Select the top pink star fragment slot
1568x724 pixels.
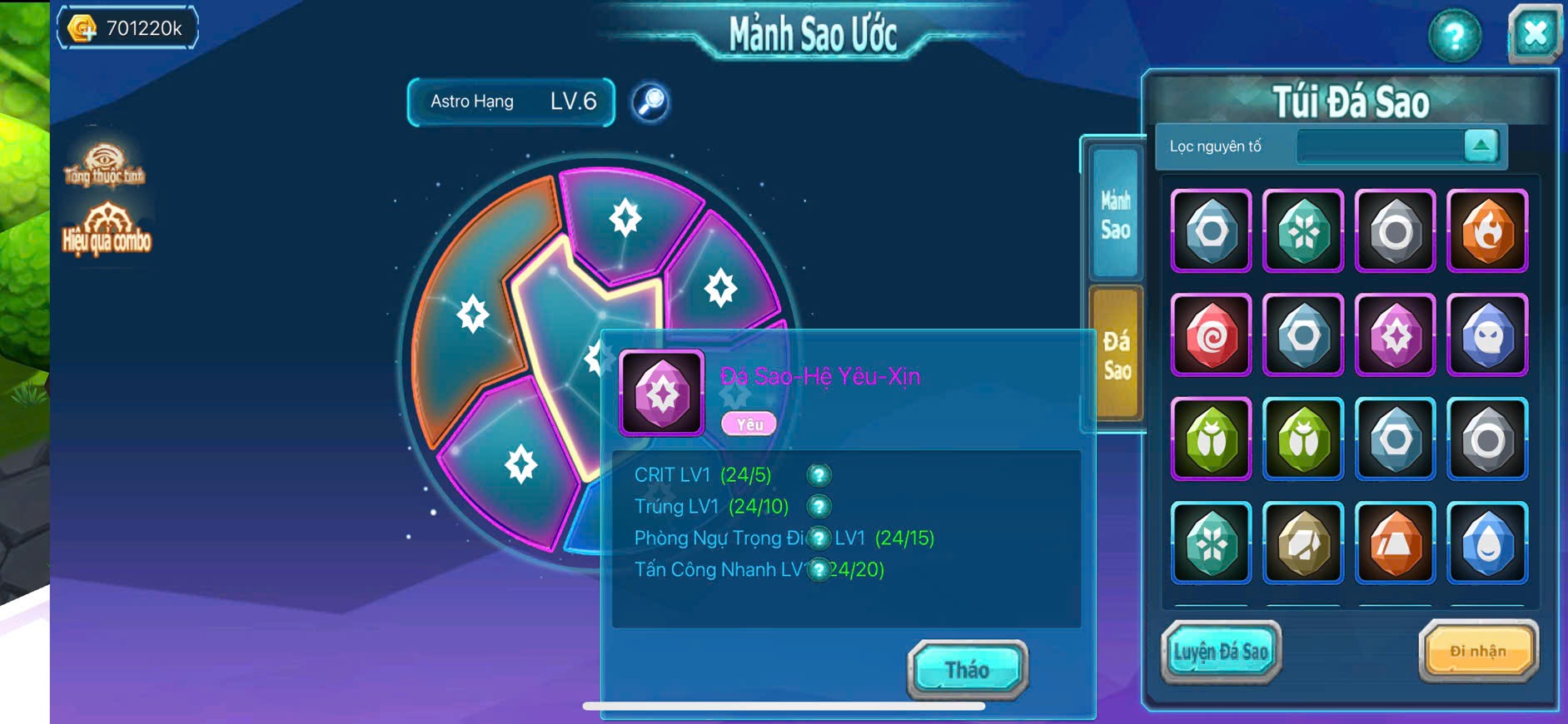click(x=625, y=218)
